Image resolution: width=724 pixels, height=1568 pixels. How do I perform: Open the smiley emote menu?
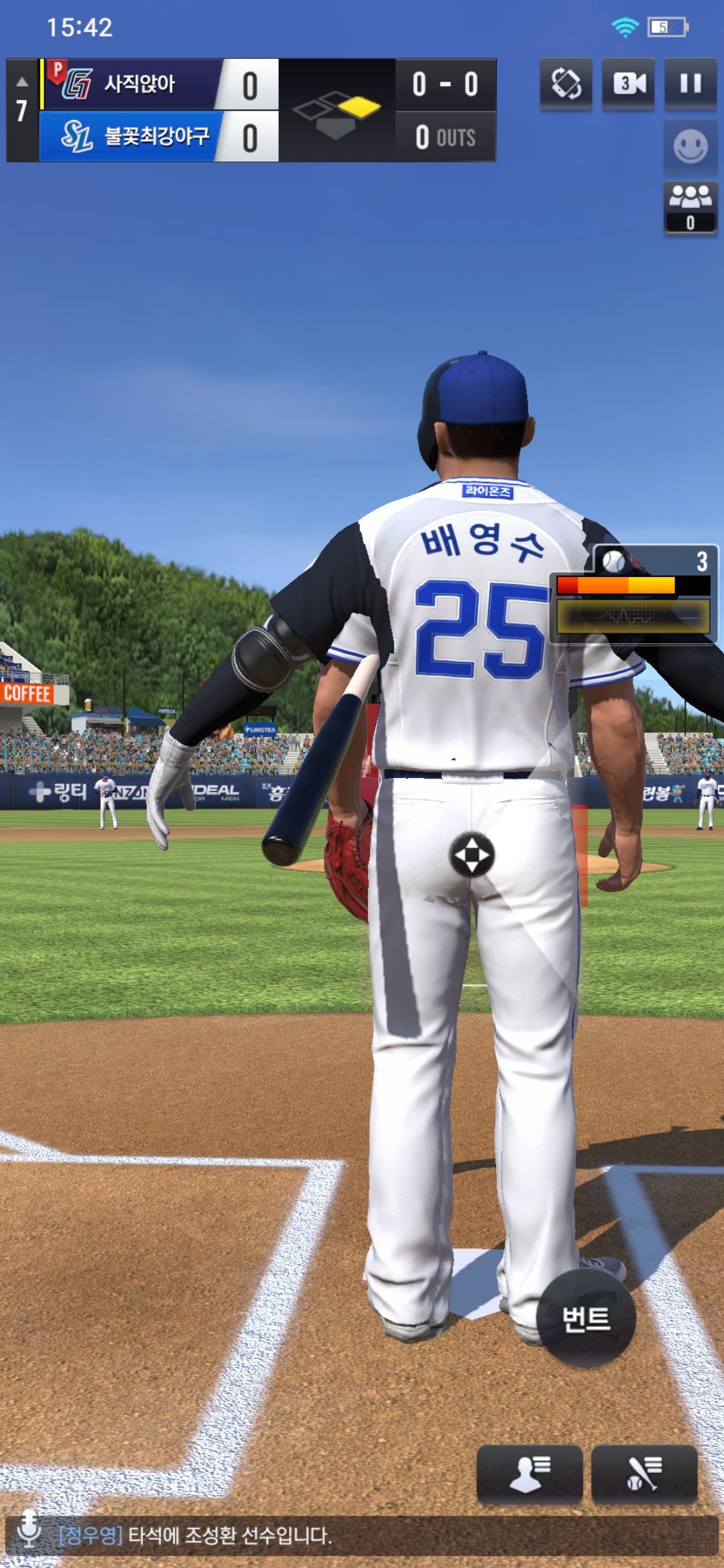pyautogui.click(x=690, y=146)
